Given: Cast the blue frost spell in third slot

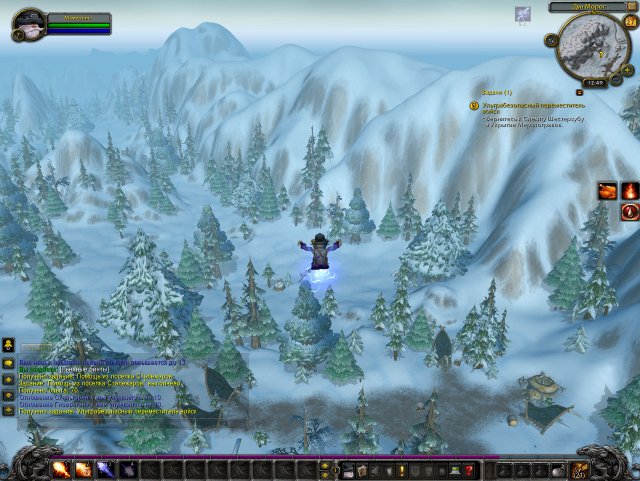Looking at the screenshot, I should click(x=105, y=469).
